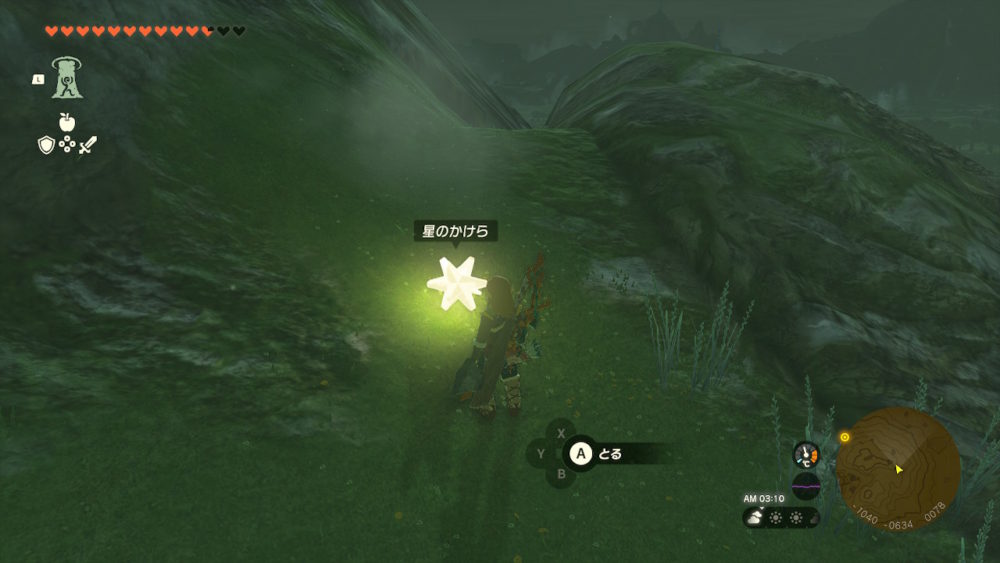Click the yellow target marker on minimap edge
The width and height of the screenshot is (1000, 563).
(x=845, y=437)
